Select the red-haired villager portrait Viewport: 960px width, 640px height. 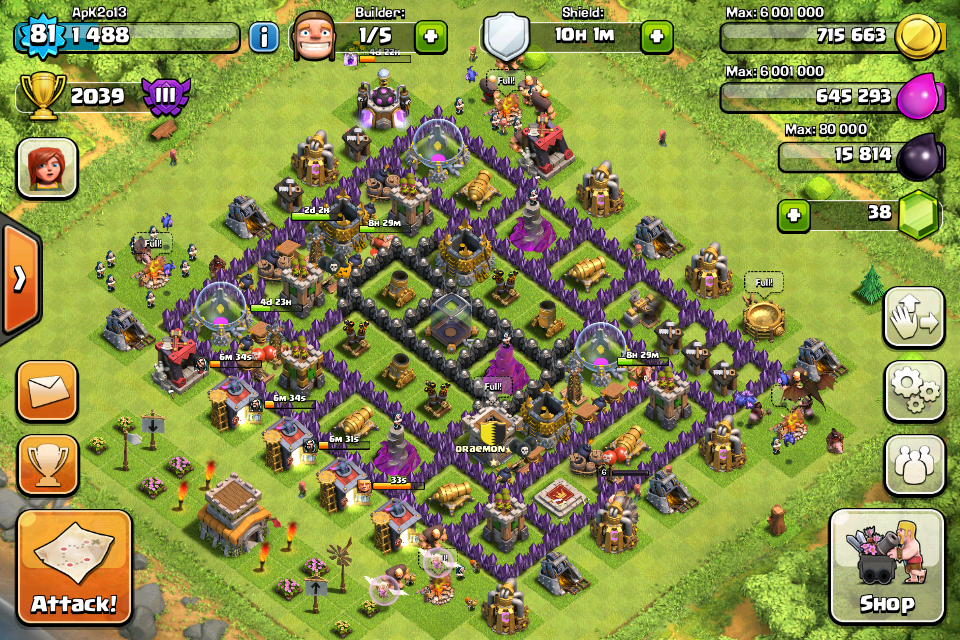pos(47,167)
